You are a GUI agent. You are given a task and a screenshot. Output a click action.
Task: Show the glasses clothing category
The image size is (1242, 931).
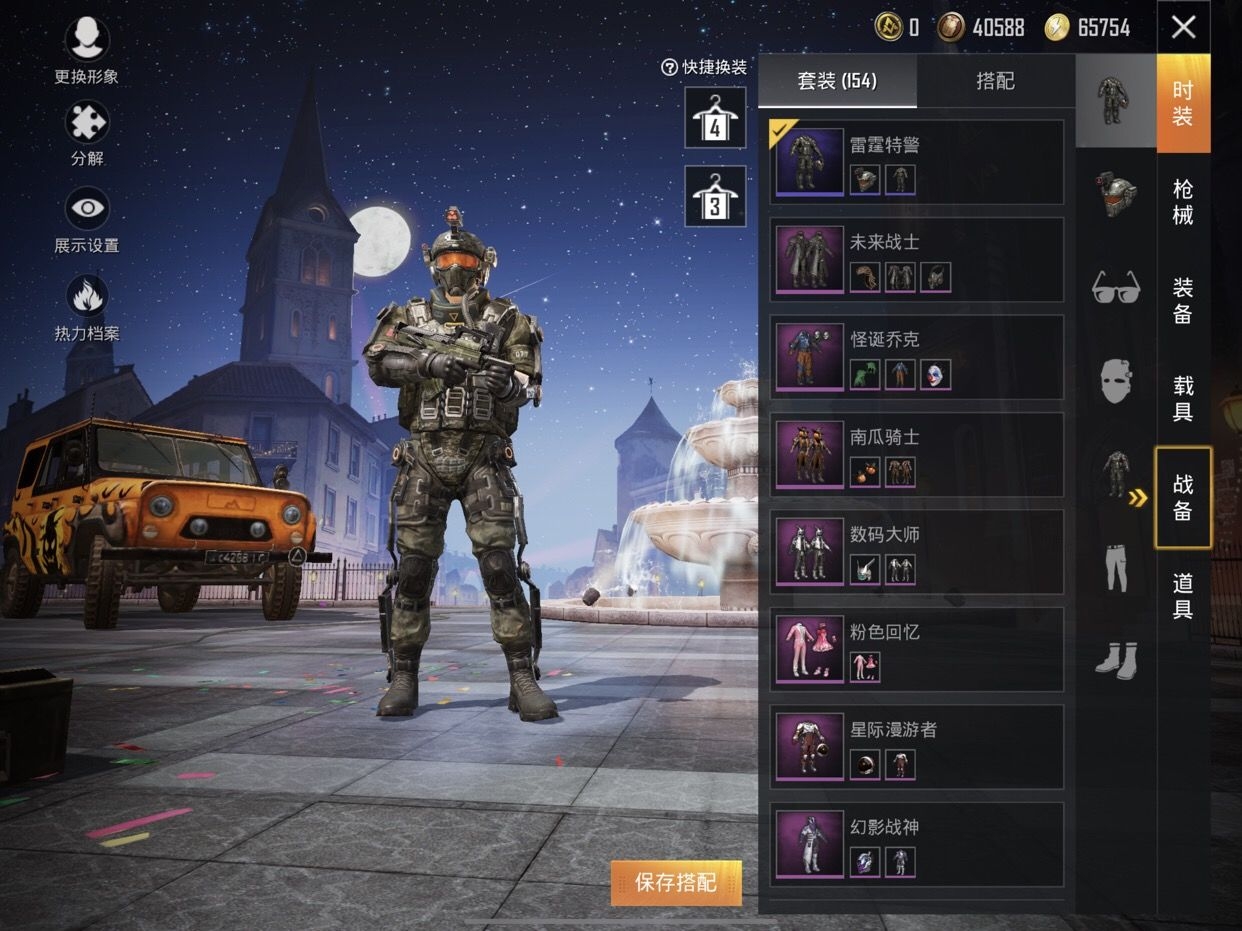(x=1116, y=288)
